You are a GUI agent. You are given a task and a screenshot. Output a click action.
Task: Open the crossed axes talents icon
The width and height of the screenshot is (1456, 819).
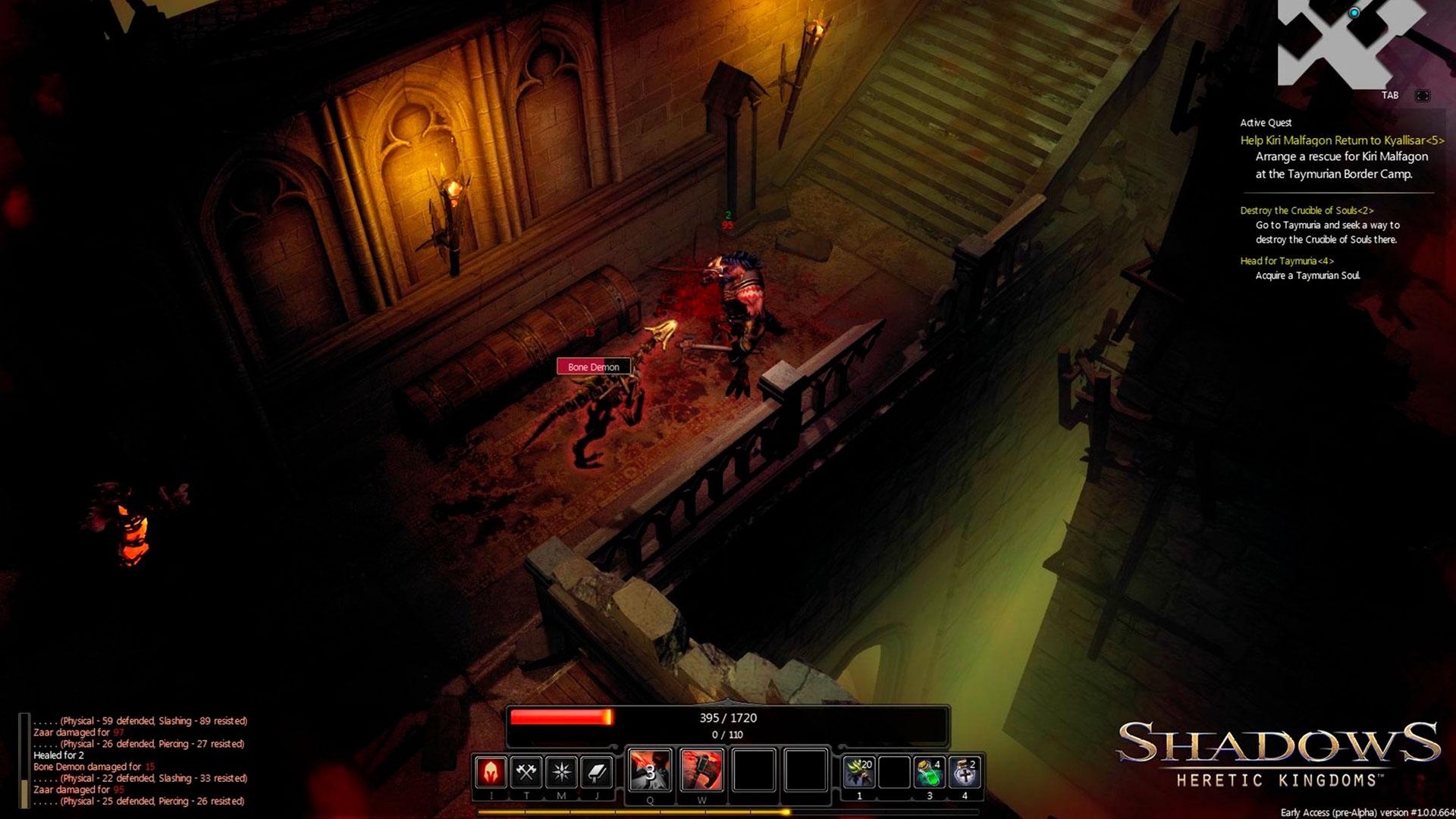pos(526,772)
